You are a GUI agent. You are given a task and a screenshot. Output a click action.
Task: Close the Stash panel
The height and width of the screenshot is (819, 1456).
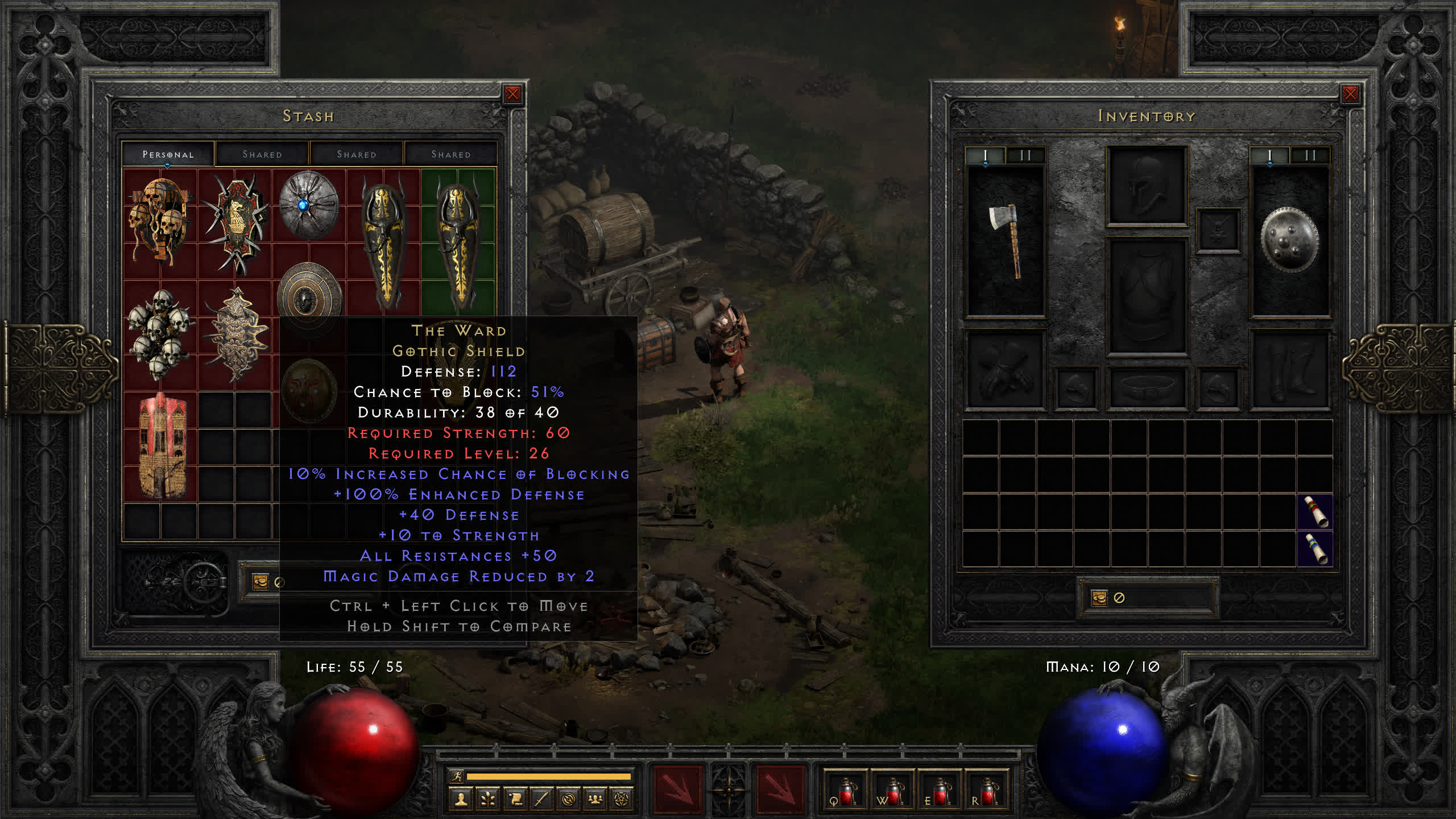pyautogui.click(x=512, y=94)
